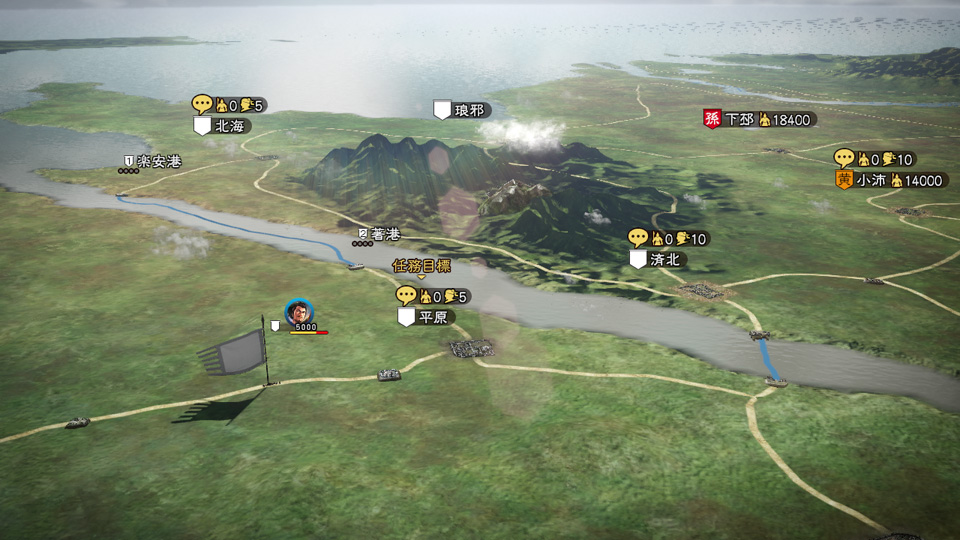This screenshot has width=960, height=540.
Task: Open the speech bubble above 平原
Action: [x=406, y=295]
